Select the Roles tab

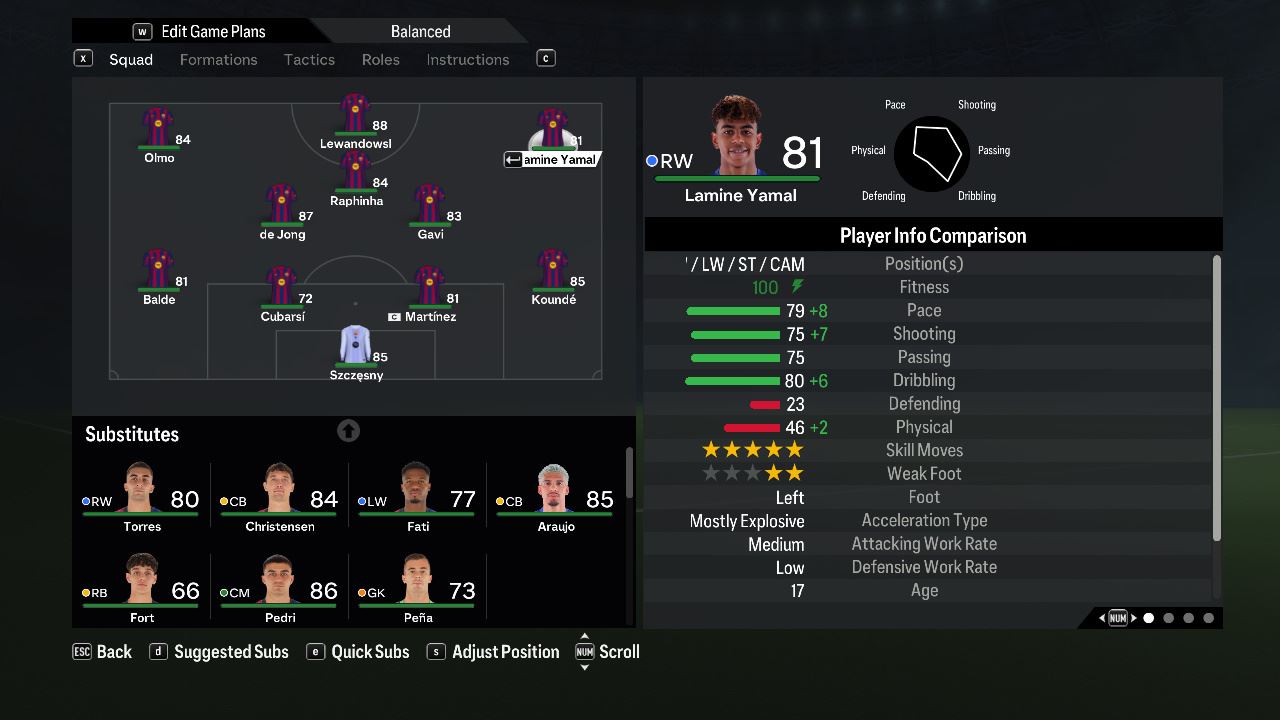[380, 60]
